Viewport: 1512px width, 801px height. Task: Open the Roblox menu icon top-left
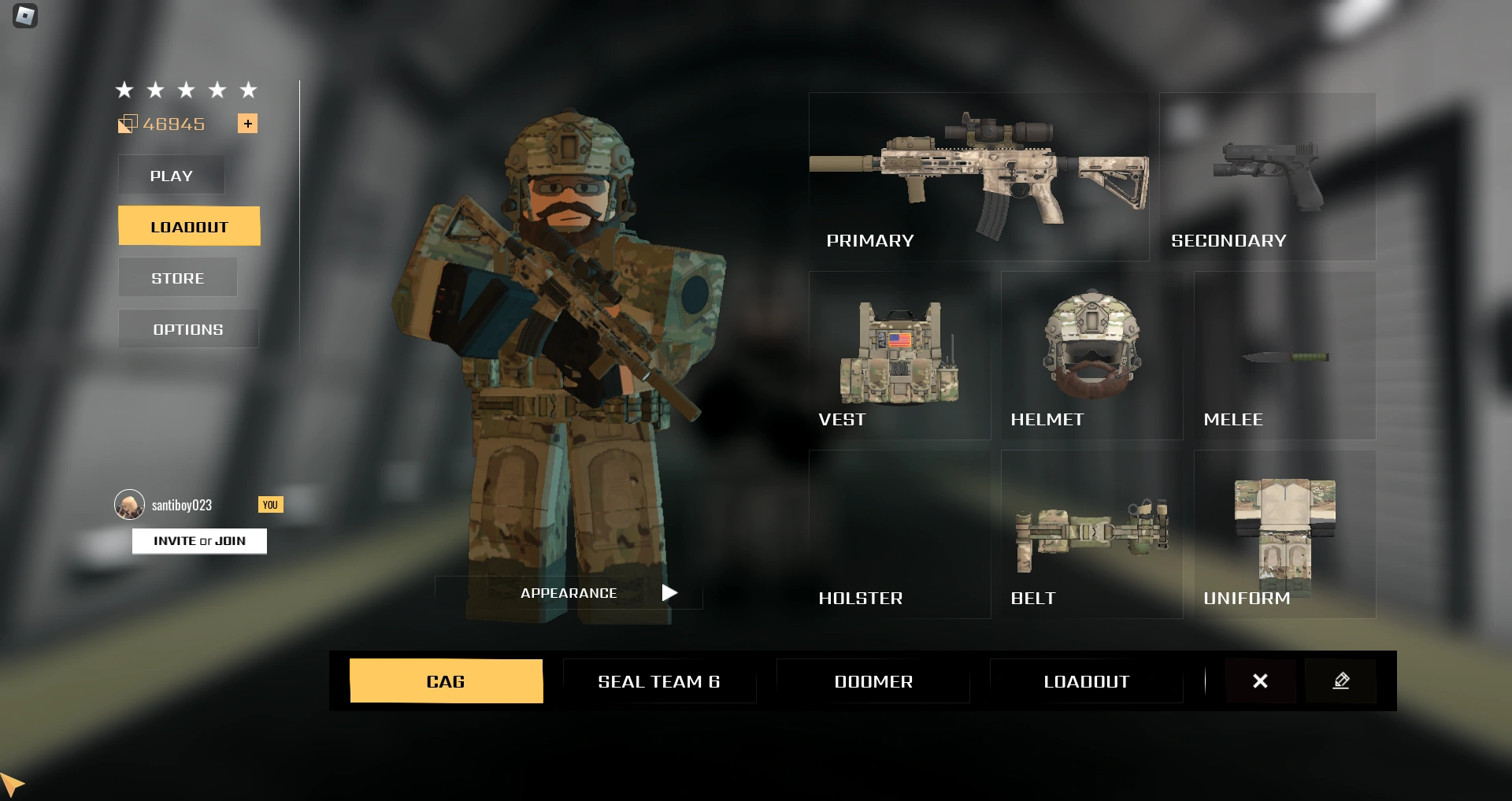tap(24, 17)
